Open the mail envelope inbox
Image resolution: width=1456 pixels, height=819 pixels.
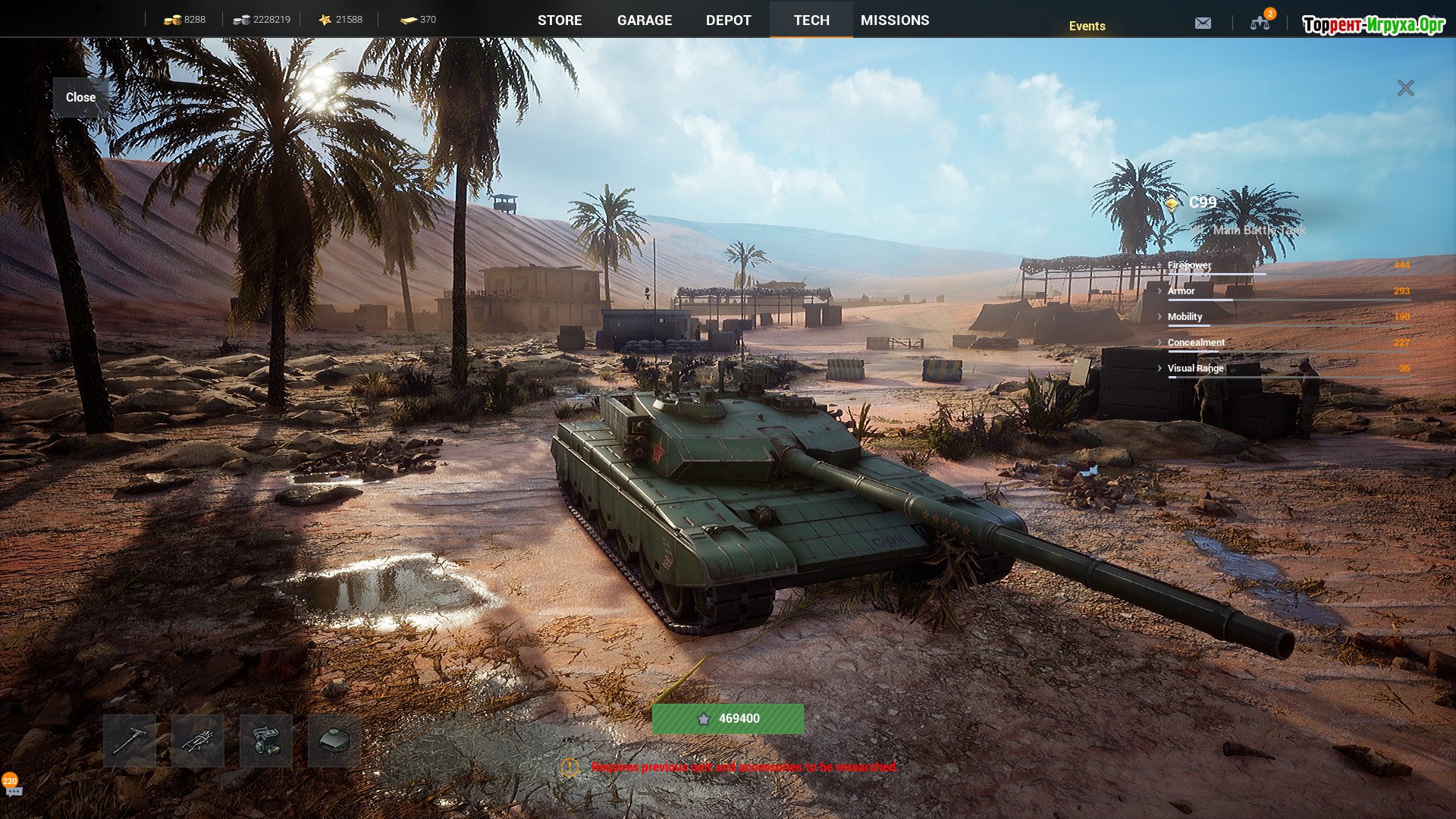click(1203, 24)
